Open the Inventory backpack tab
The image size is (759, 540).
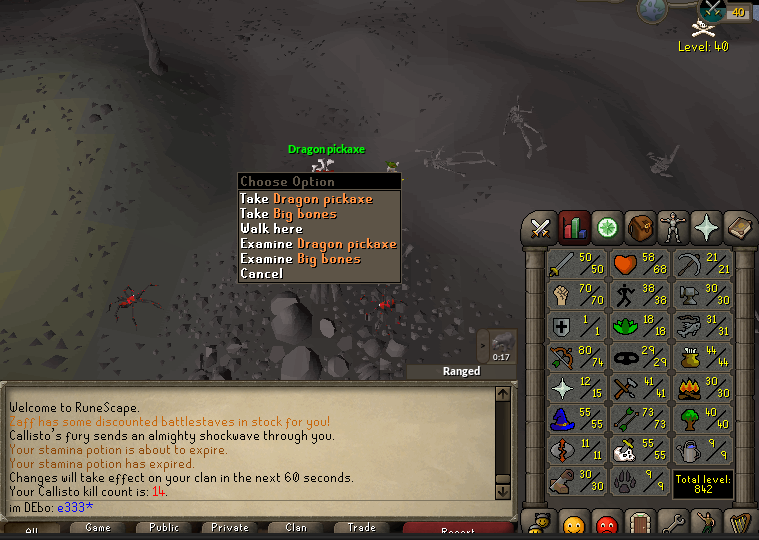coord(640,228)
